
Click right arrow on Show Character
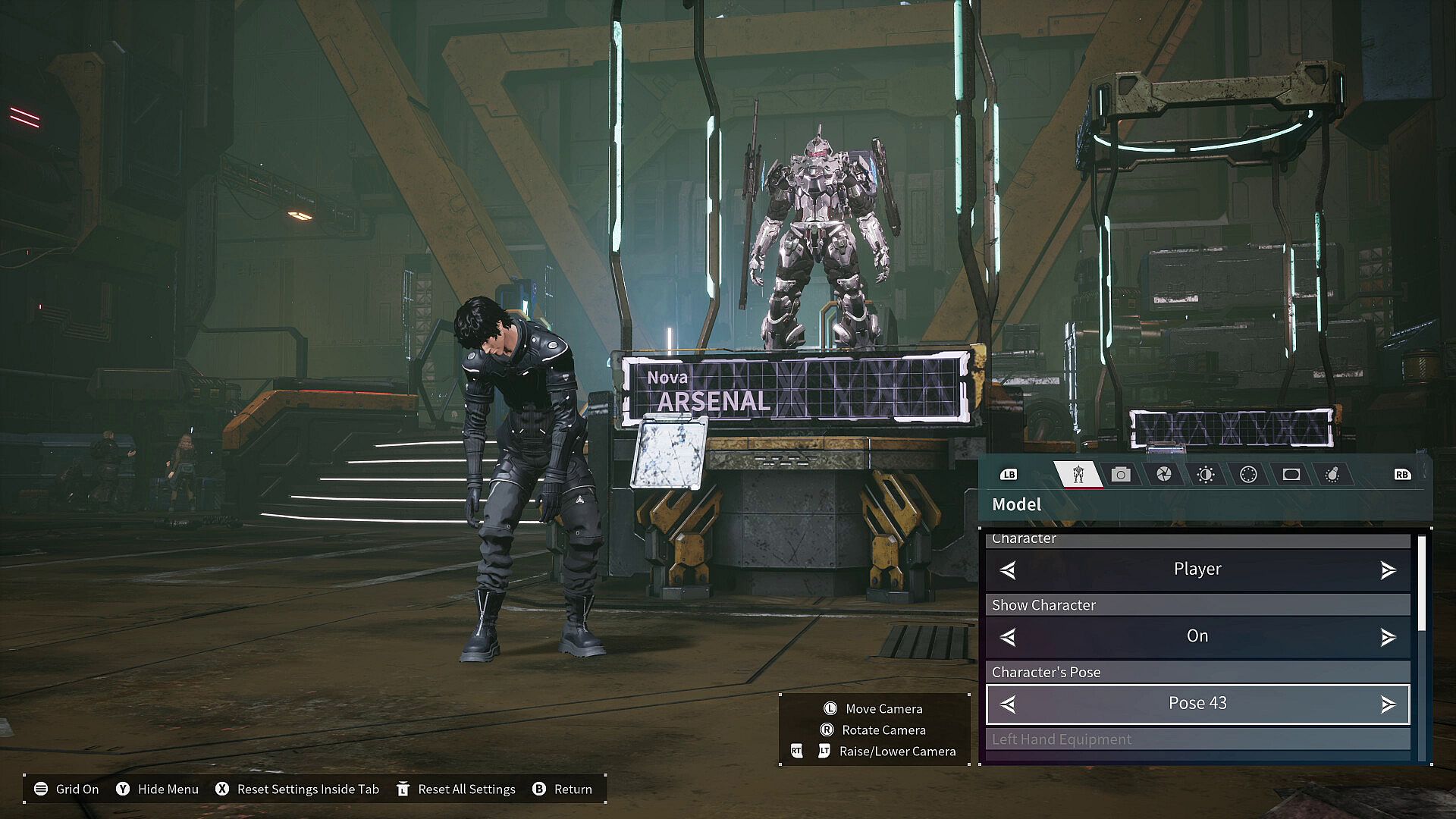point(1388,637)
